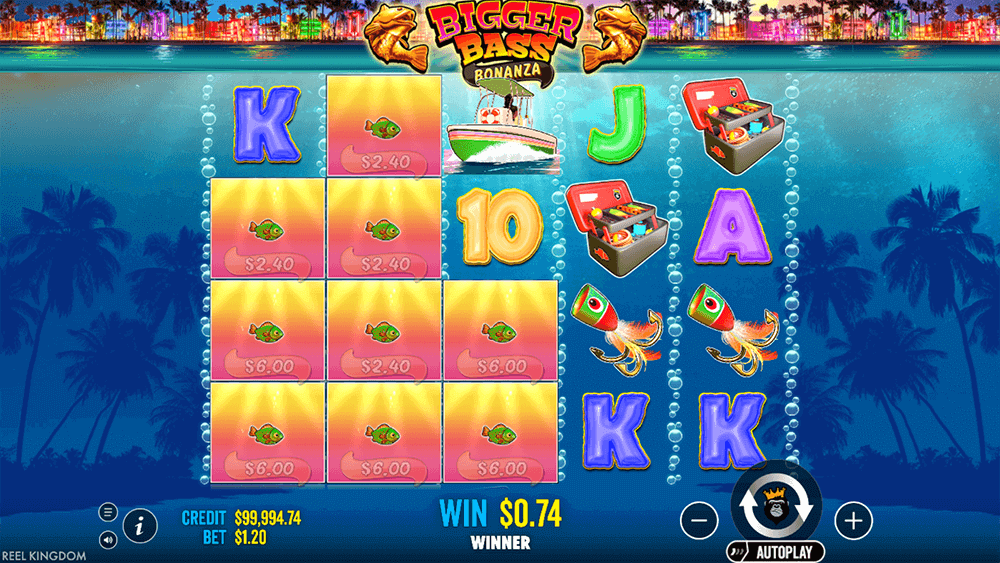Spin the reels with the spin button

776,508
